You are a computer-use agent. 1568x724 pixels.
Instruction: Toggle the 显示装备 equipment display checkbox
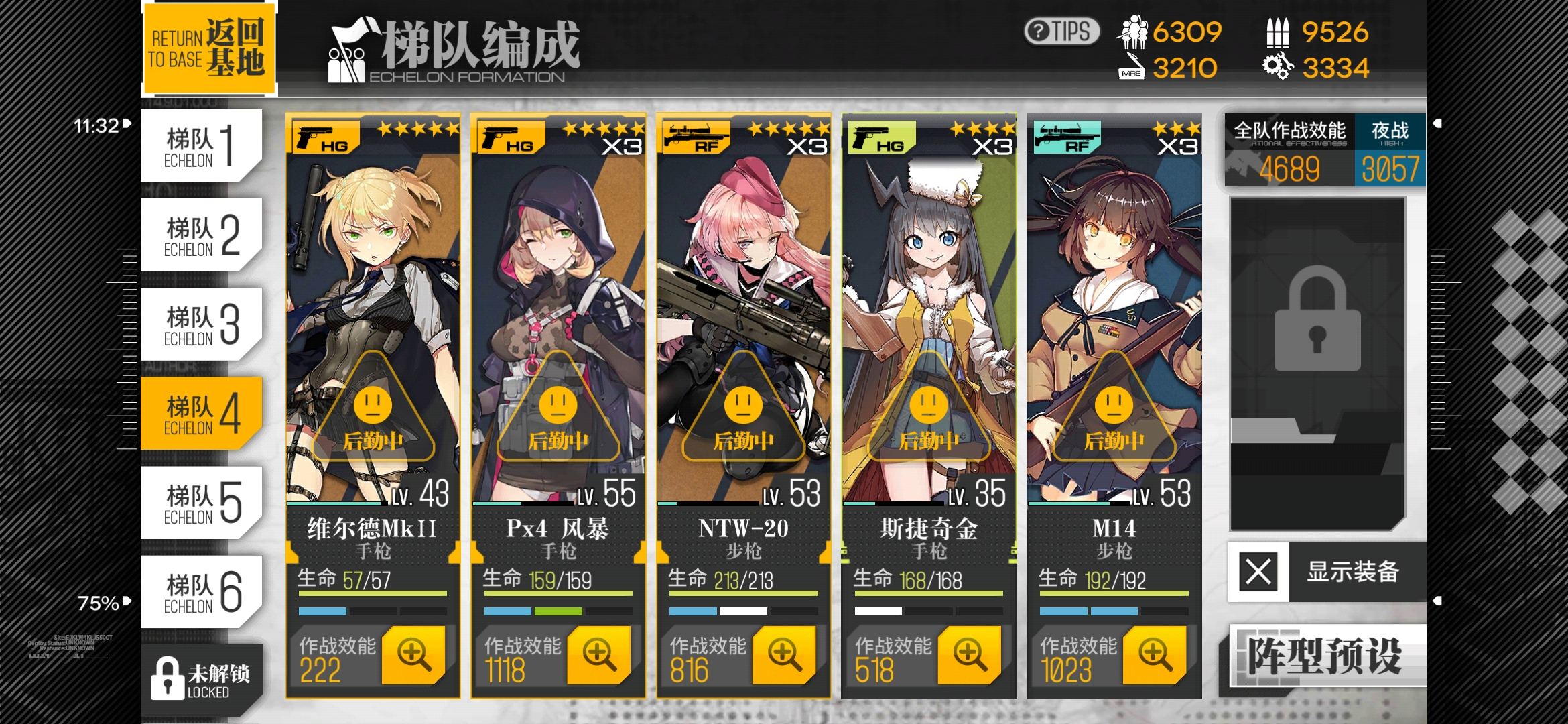pos(1258,573)
